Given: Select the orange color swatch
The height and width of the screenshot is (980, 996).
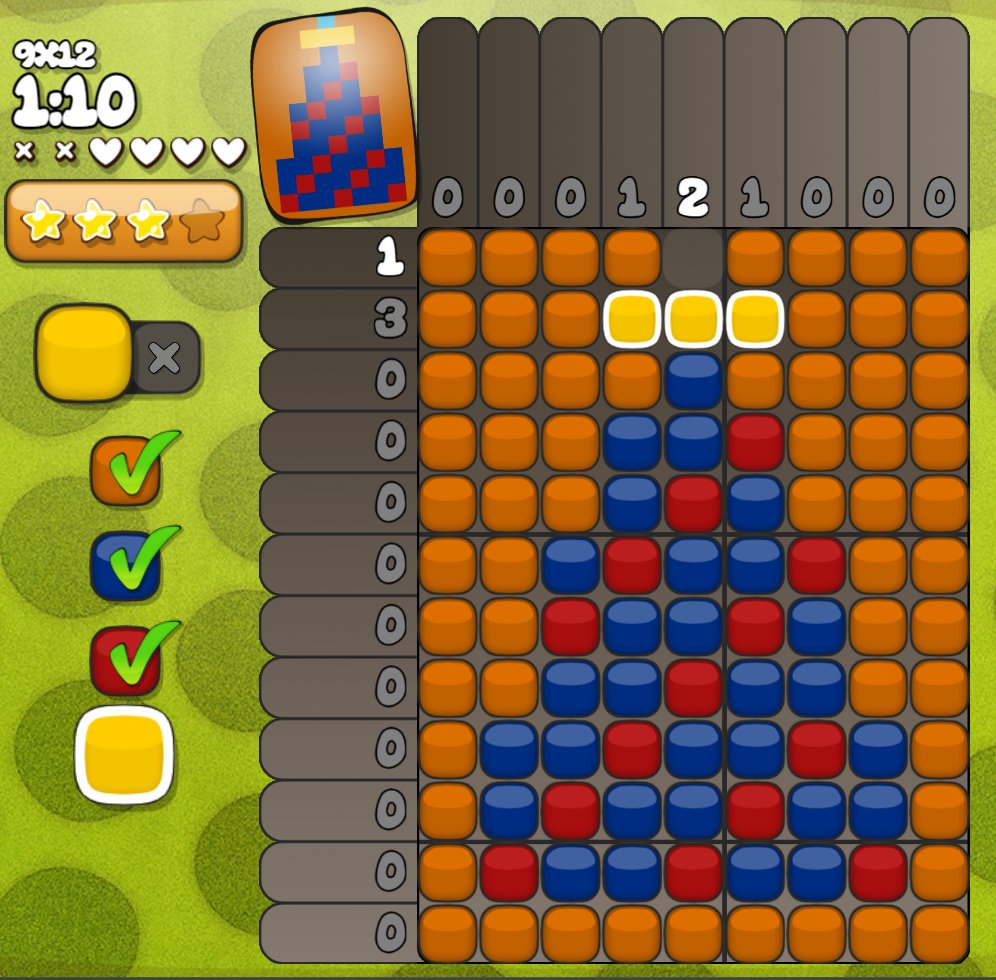Looking at the screenshot, I should (x=126, y=471).
